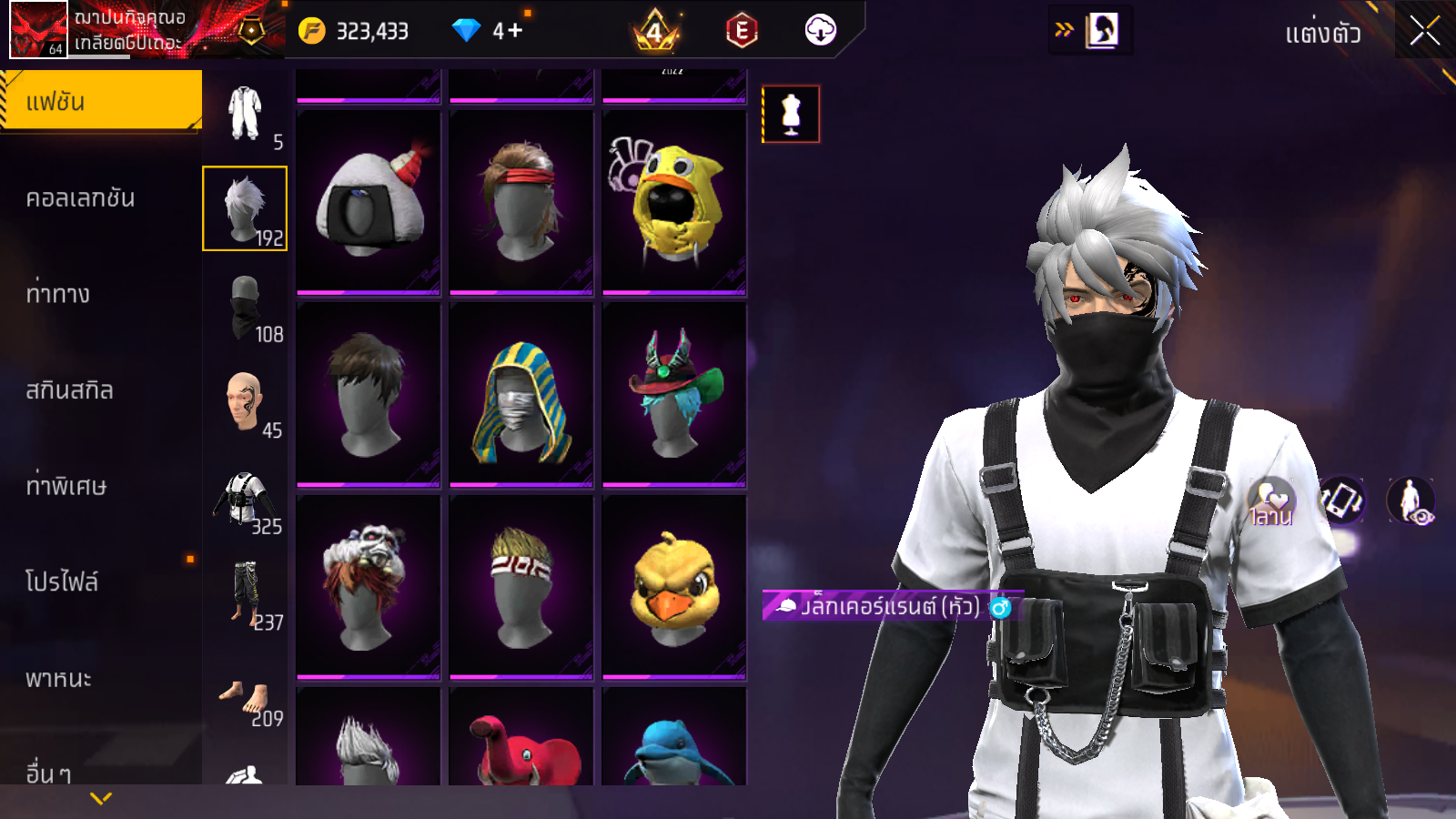Choose the angry yellow chick head item
The height and width of the screenshot is (819, 1456).
coord(674,587)
